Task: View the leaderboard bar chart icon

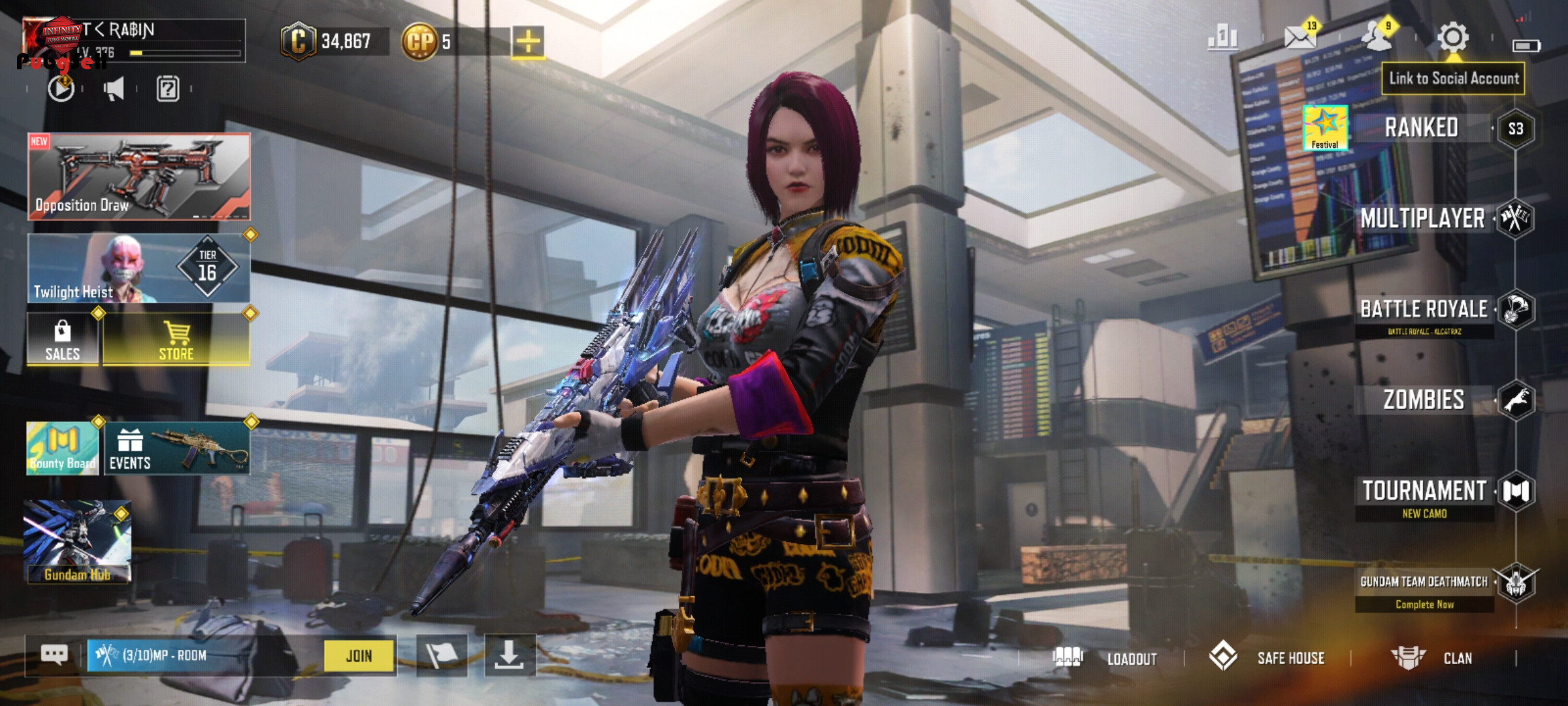Action: [x=1222, y=38]
